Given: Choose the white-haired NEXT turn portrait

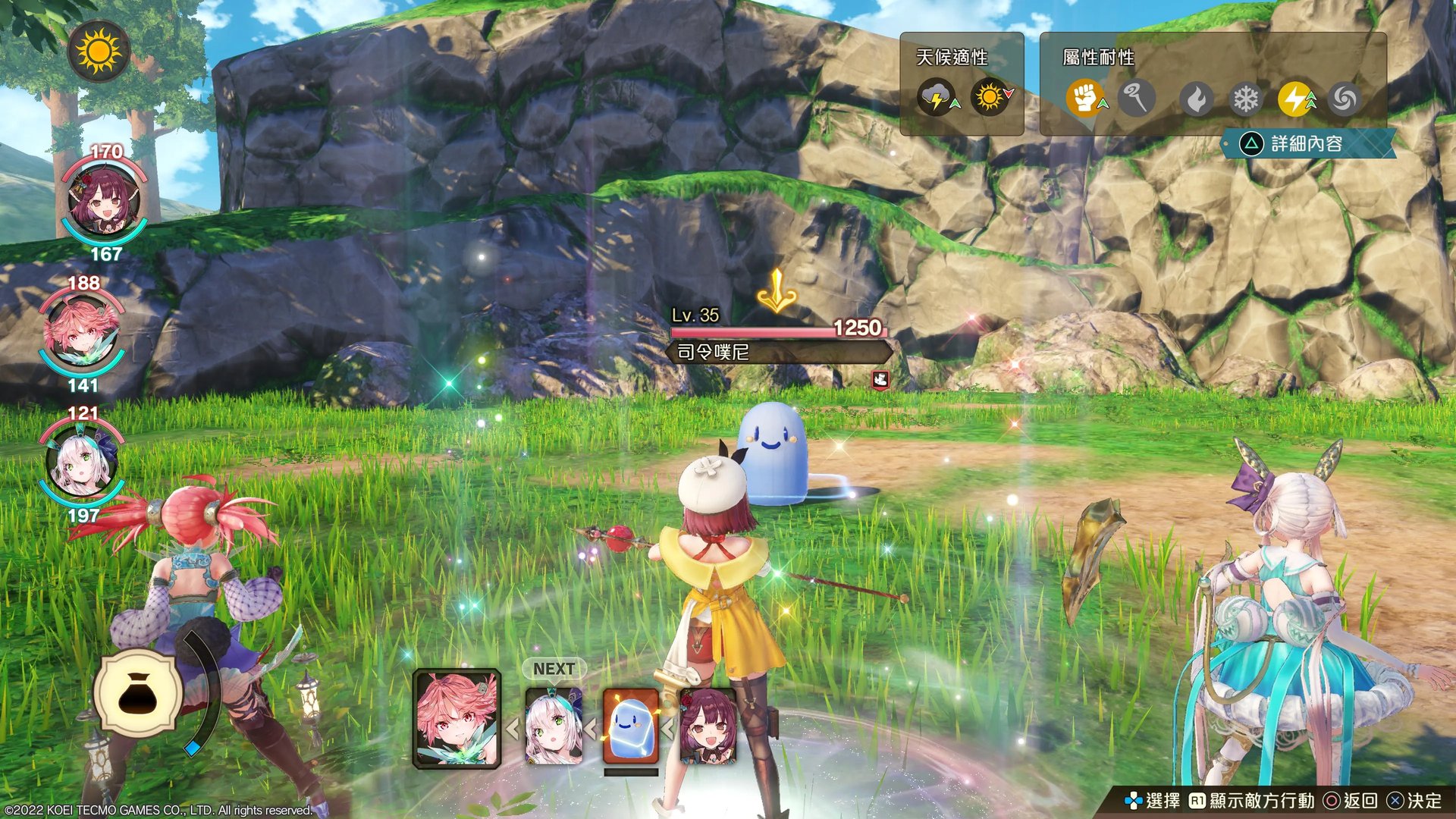Looking at the screenshot, I should coord(554,726).
